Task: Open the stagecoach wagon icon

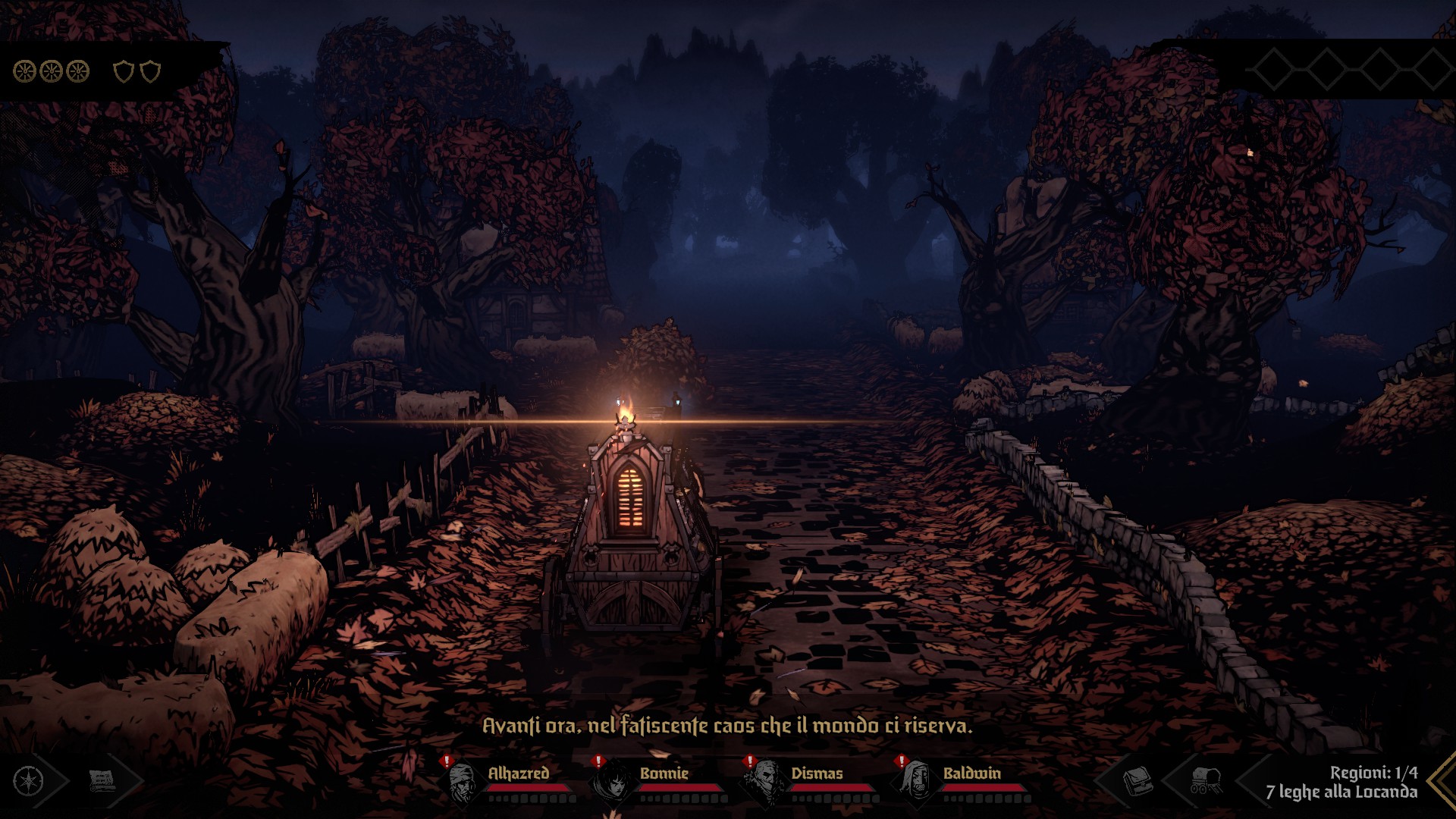Action: (1204, 780)
